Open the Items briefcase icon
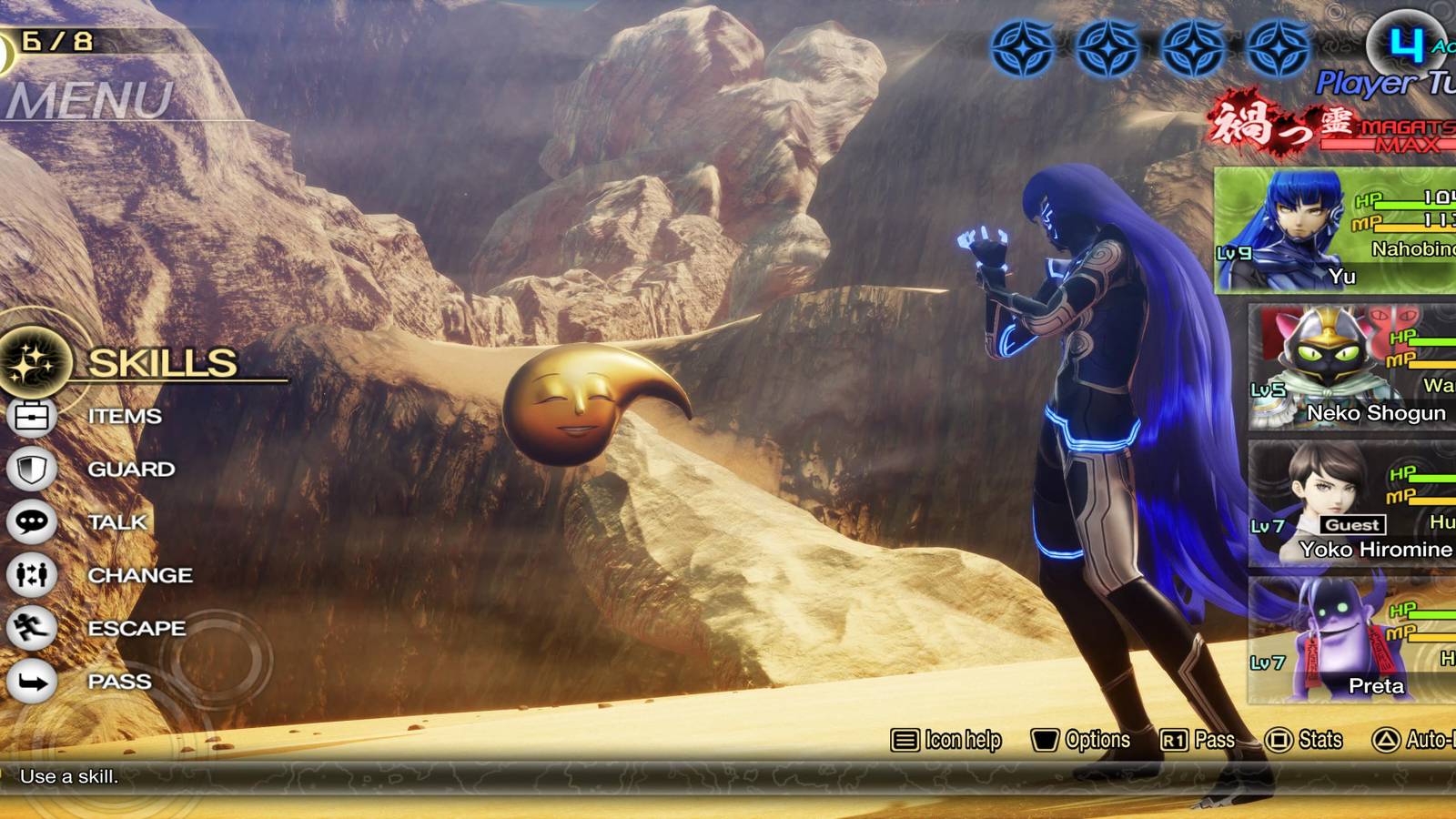 point(32,416)
